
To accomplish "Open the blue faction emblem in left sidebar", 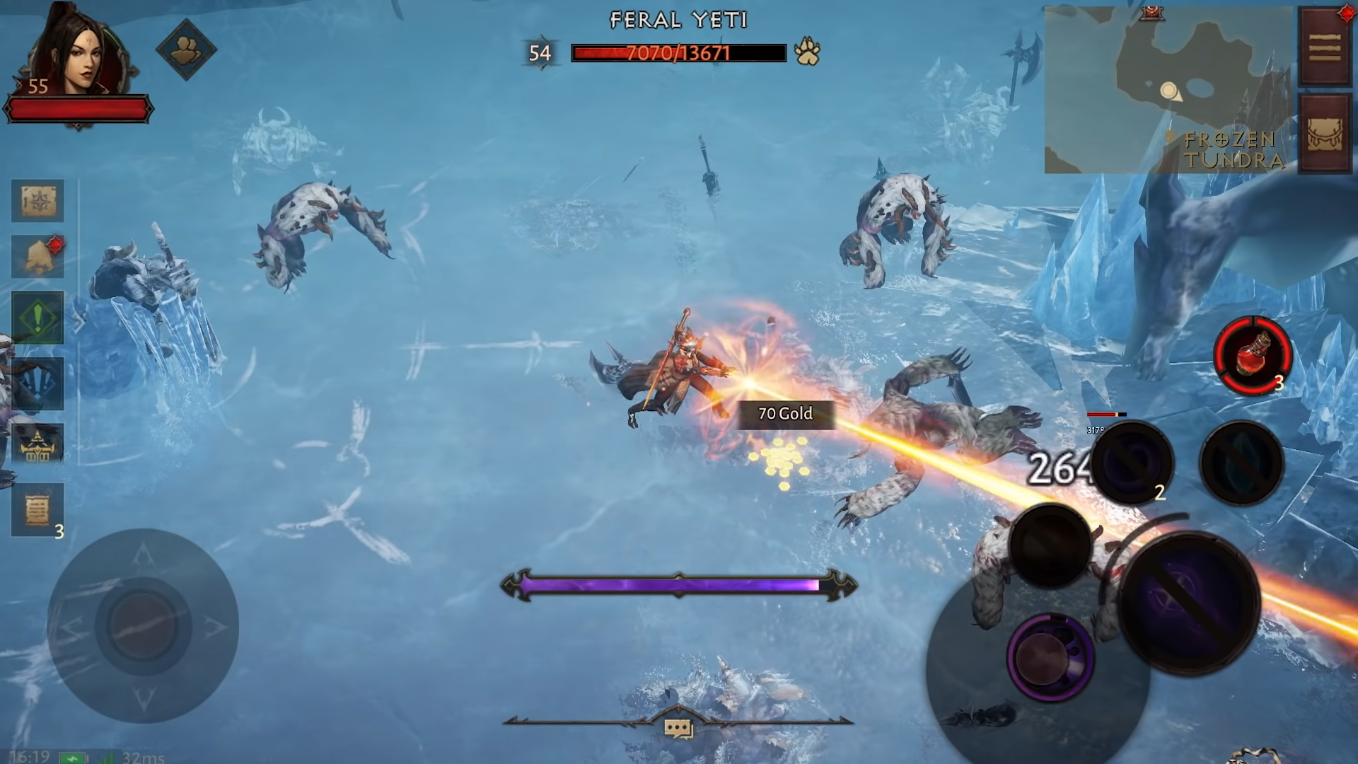I will [x=37, y=382].
